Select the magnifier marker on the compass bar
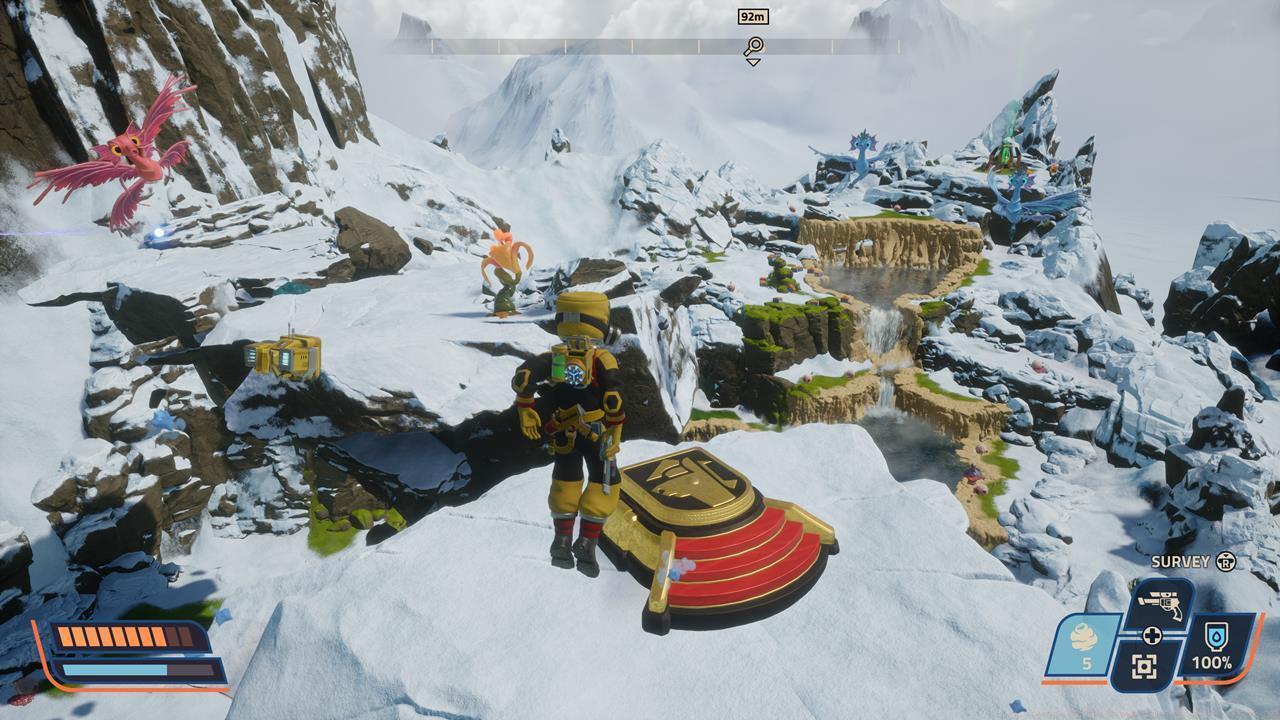Viewport: 1280px width, 720px height. [x=753, y=45]
